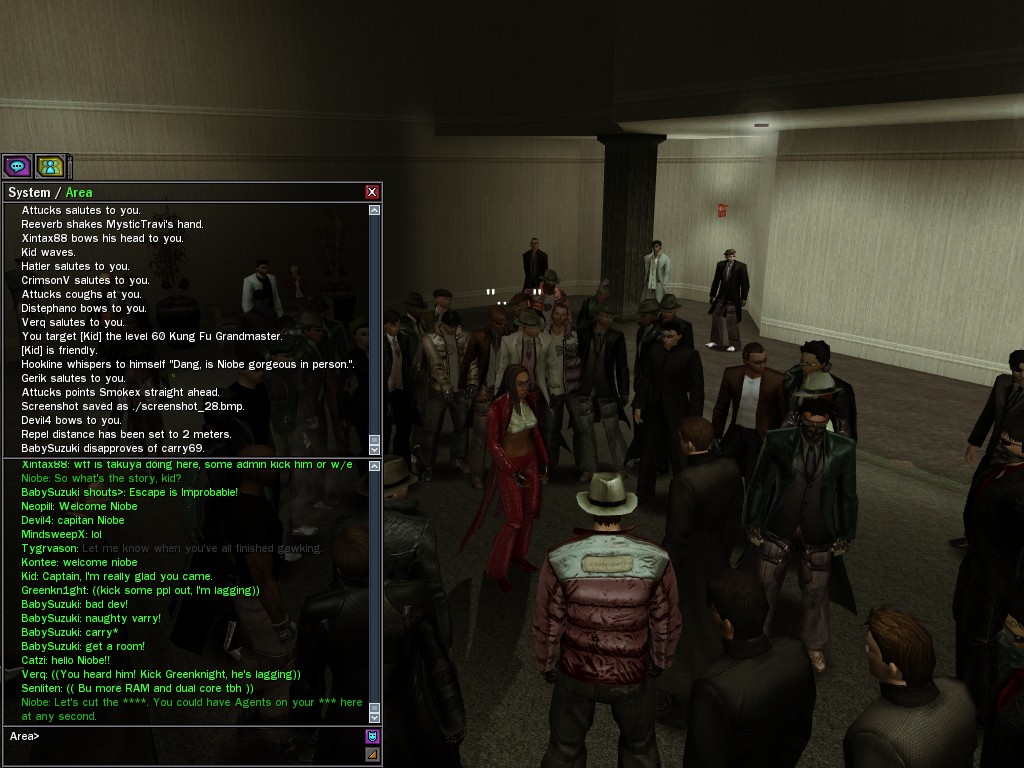Click the orange triangle resize icon

[373, 755]
